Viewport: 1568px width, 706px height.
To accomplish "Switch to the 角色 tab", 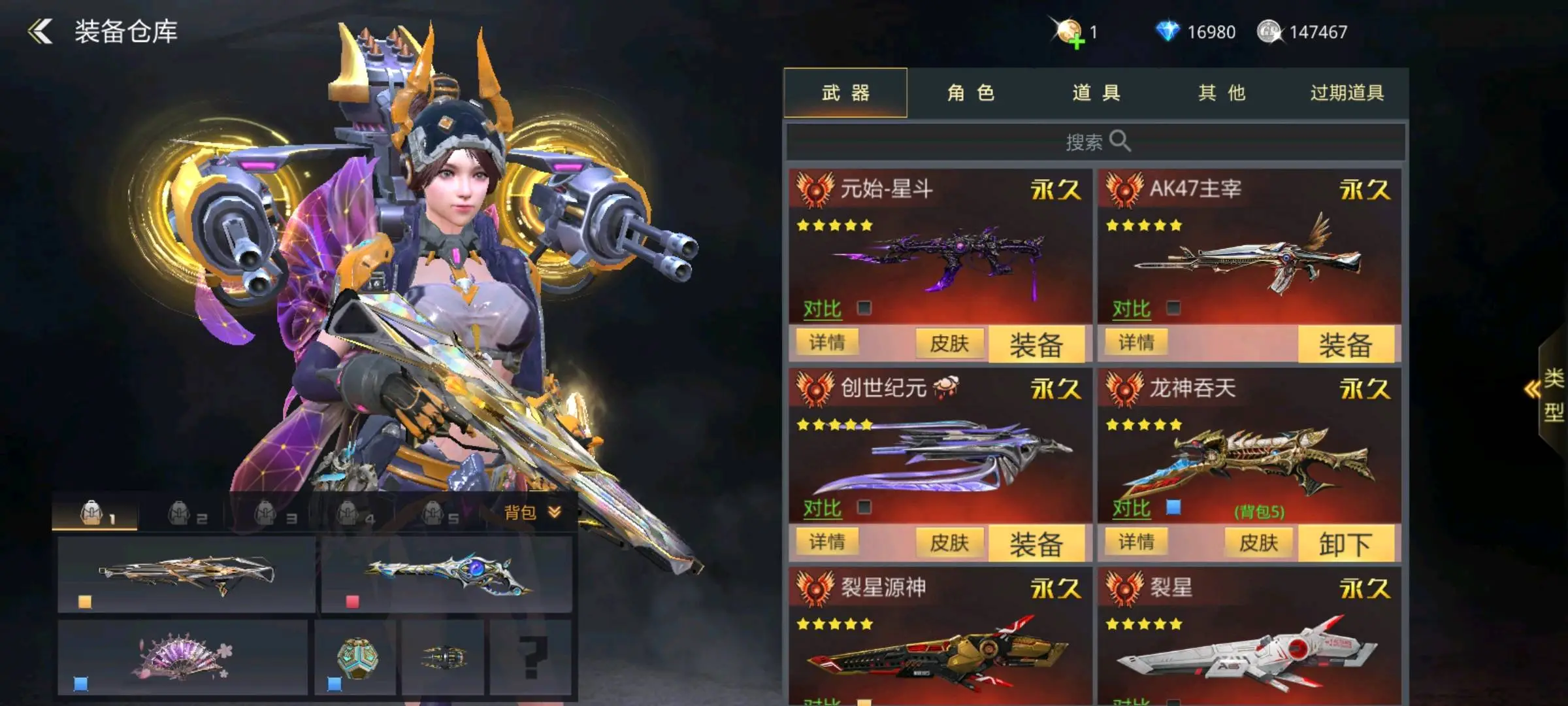I will point(970,93).
